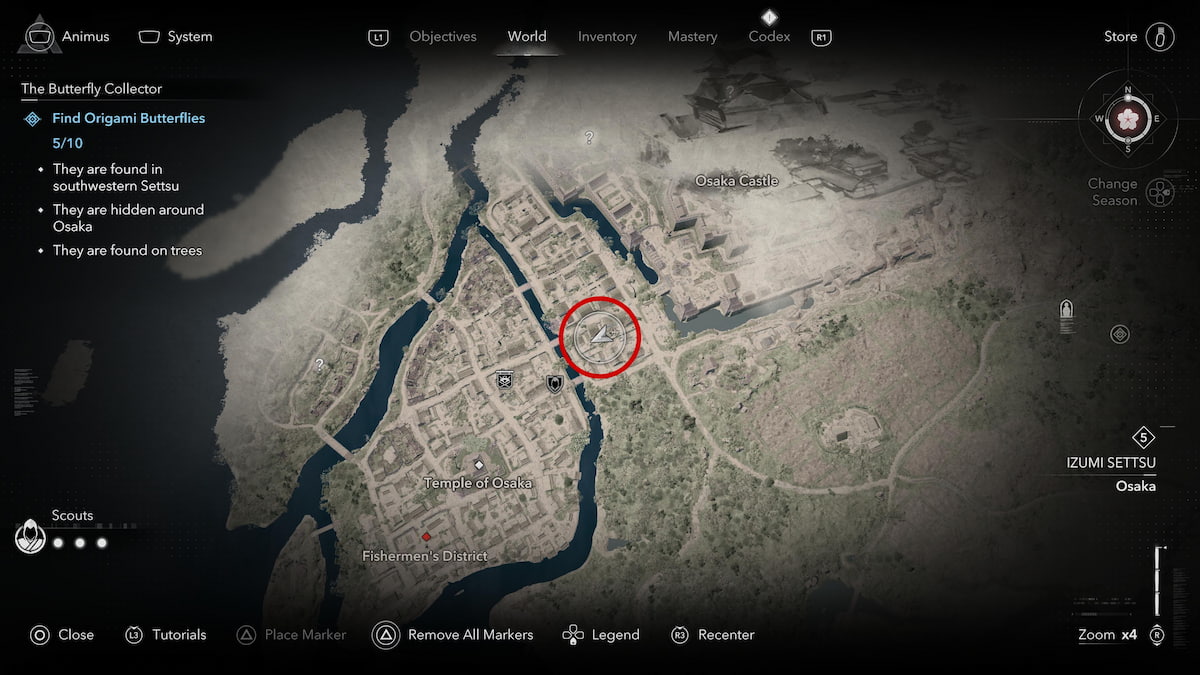Screen dimensions: 1200x675
Task: Select the World tab
Action: click(x=526, y=37)
